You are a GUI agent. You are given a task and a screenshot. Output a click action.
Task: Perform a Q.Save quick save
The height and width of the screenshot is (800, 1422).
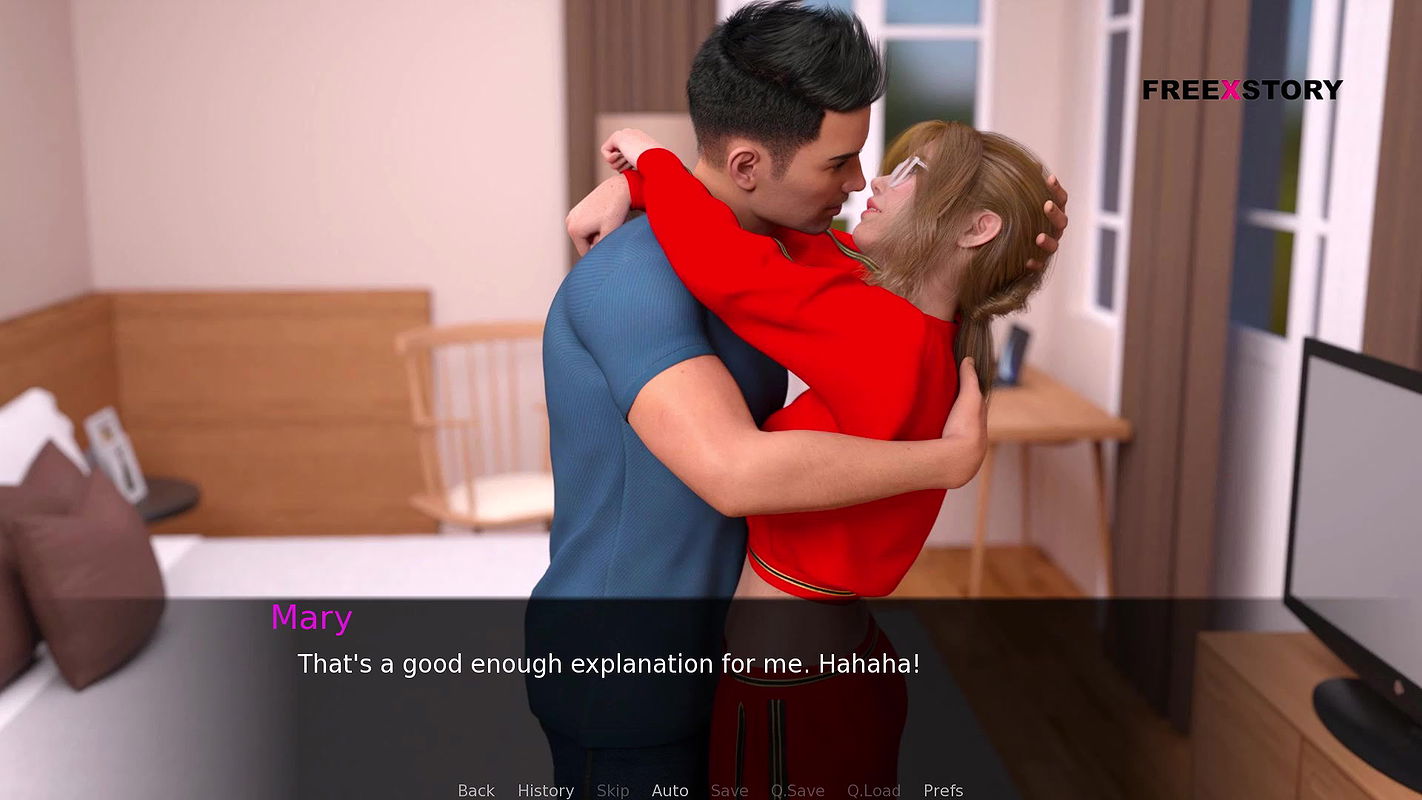[x=797, y=790]
